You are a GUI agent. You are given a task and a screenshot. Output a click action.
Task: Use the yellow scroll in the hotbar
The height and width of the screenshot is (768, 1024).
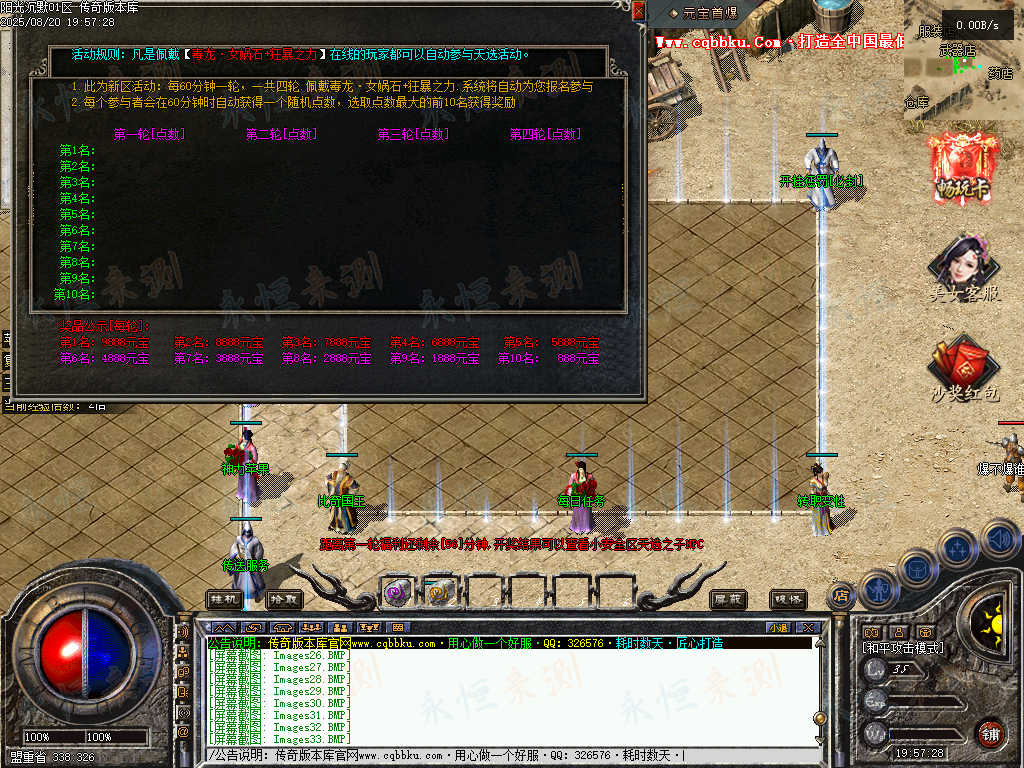[x=437, y=592]
